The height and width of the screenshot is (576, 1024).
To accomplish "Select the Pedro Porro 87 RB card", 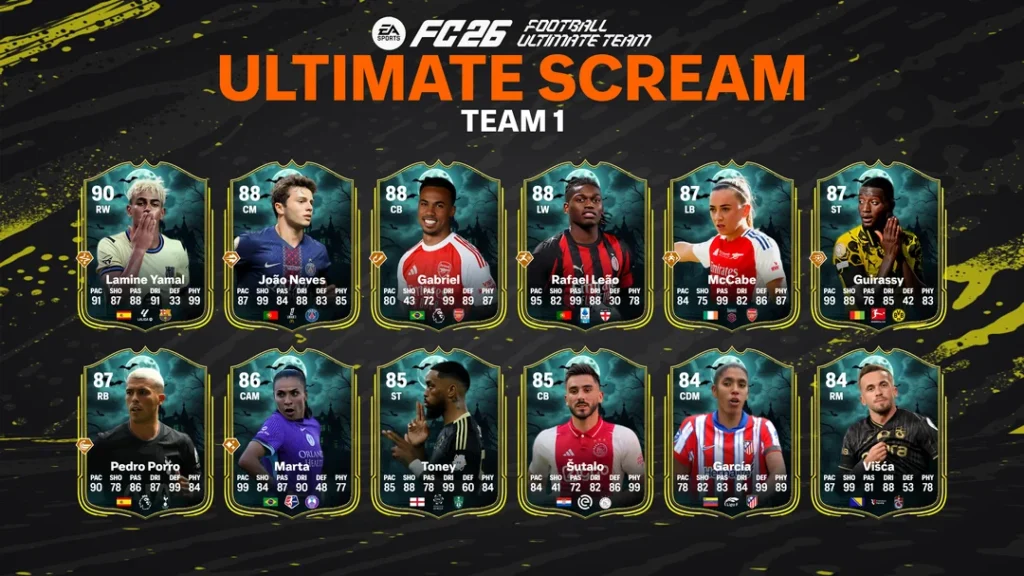I will [x=145, y=432].
